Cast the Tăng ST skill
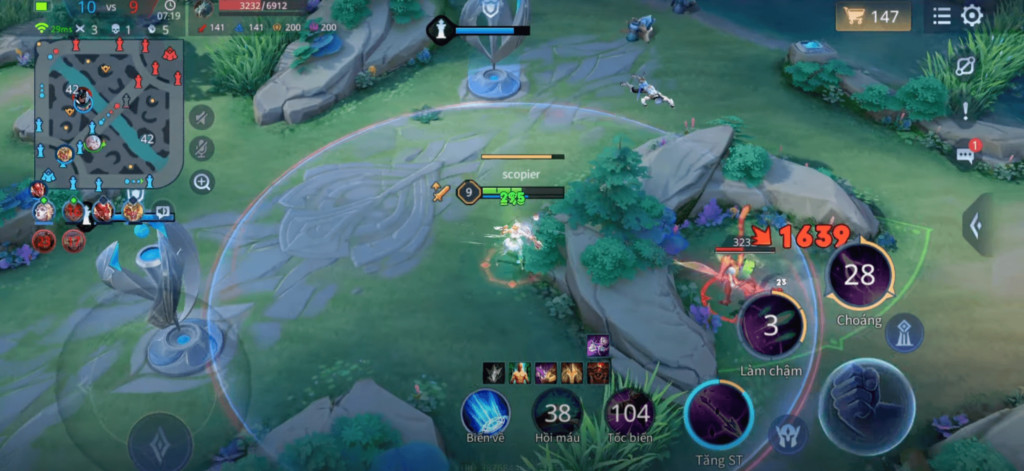Viewport: 1024px width, 471px height. tap(718, 414)
